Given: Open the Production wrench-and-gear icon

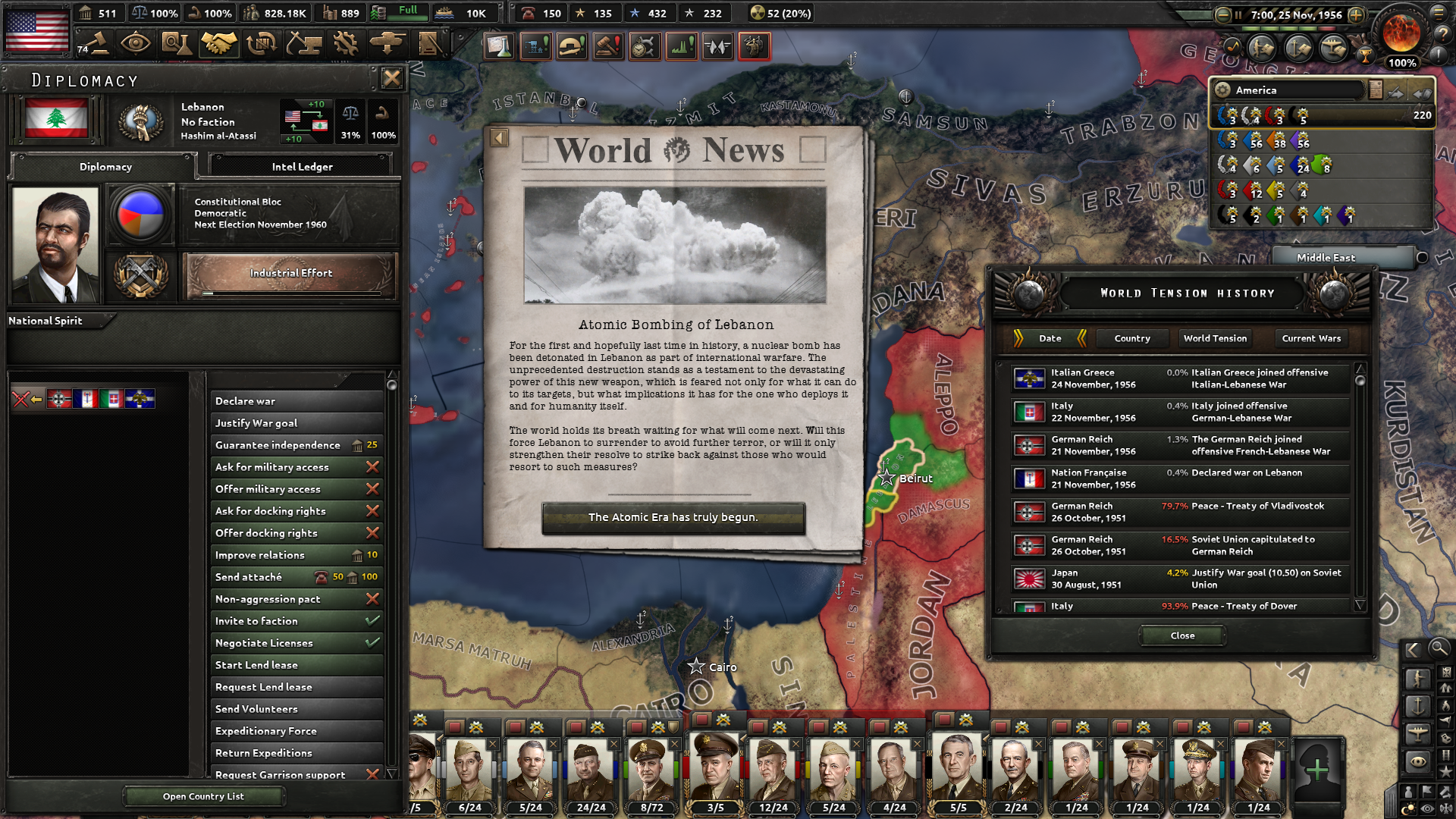Looking at the screenshot, I should (345, 43).
